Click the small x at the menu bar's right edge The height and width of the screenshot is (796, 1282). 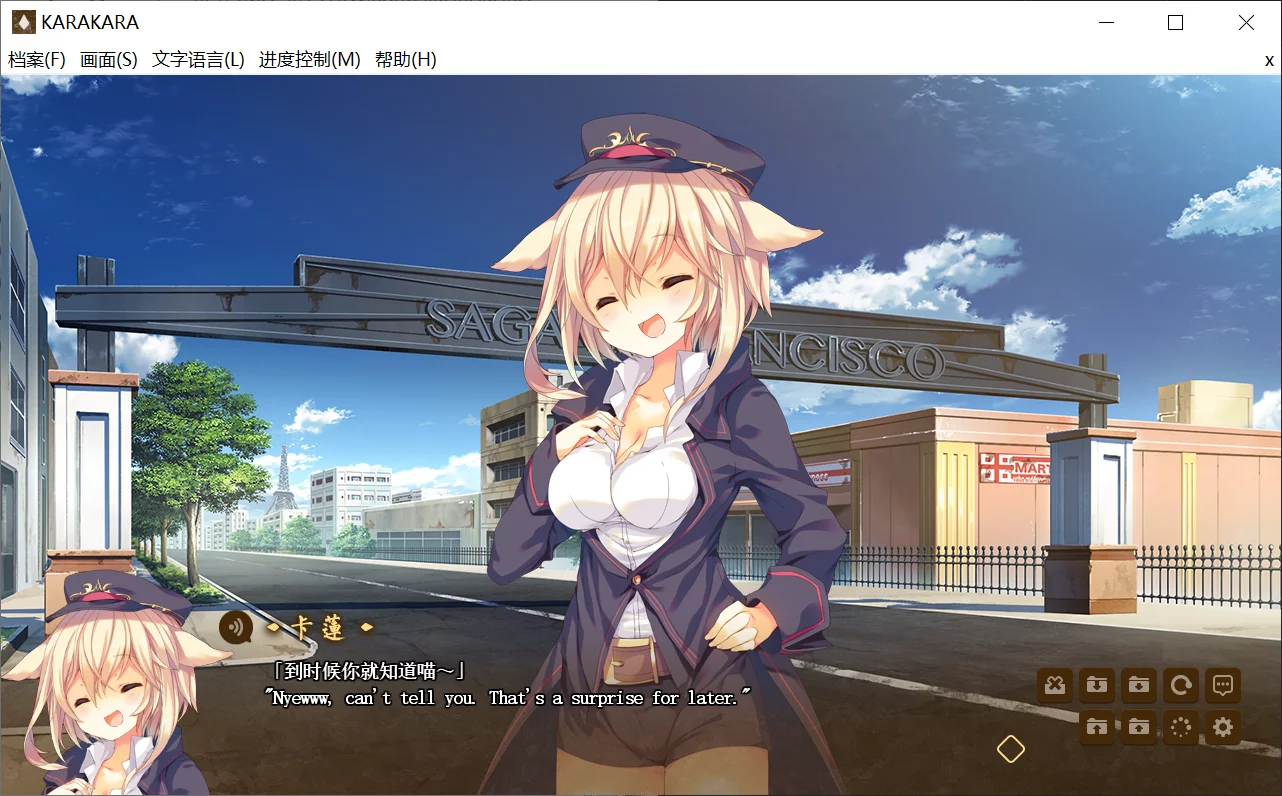[x=1268, y=60]
